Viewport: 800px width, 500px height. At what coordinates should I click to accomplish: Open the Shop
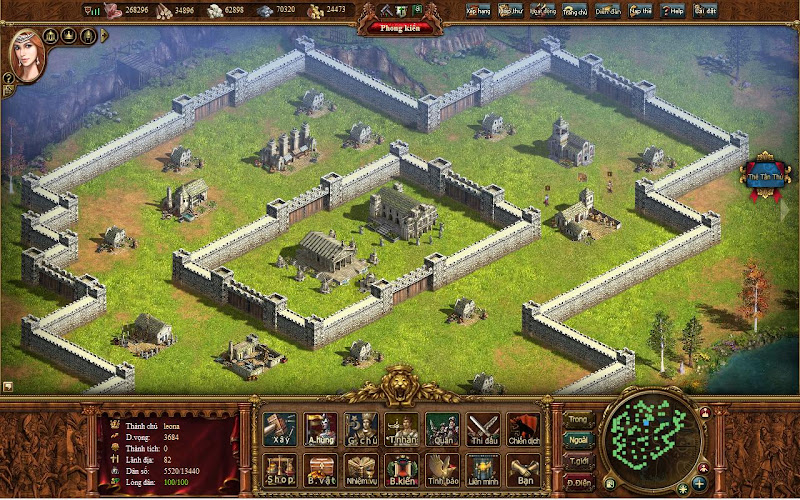coord(280,470)
